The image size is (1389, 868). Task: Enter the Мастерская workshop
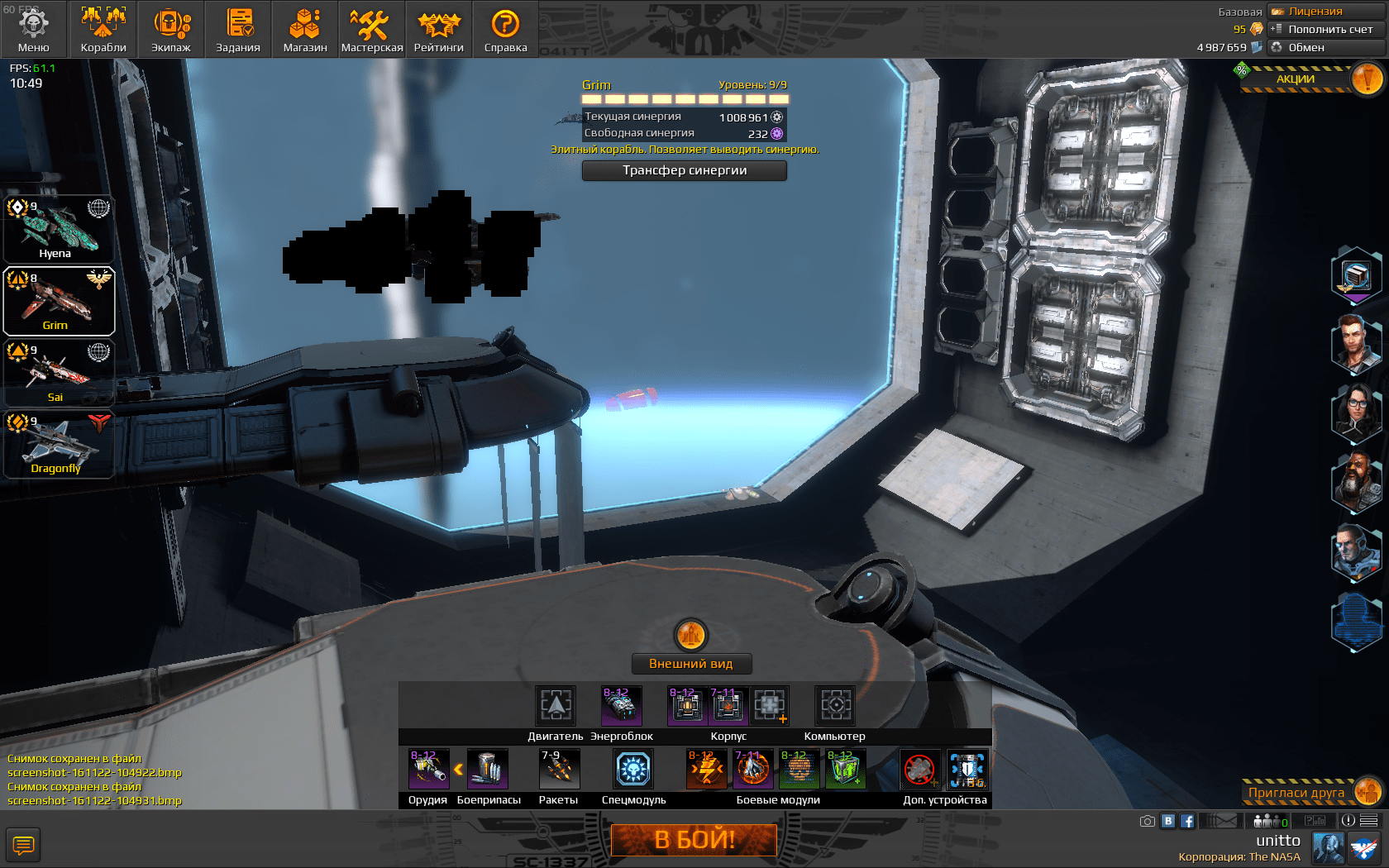[372, 29]
